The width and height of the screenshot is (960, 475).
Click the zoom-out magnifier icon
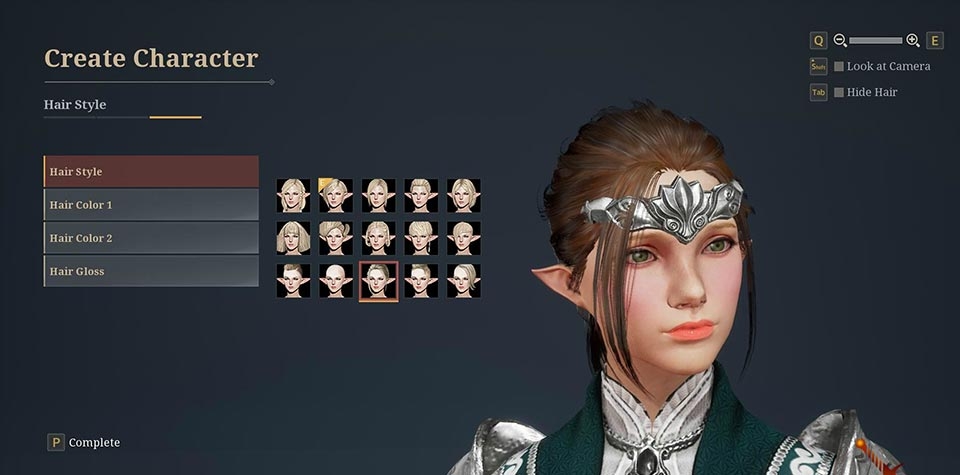click(840, 40)
